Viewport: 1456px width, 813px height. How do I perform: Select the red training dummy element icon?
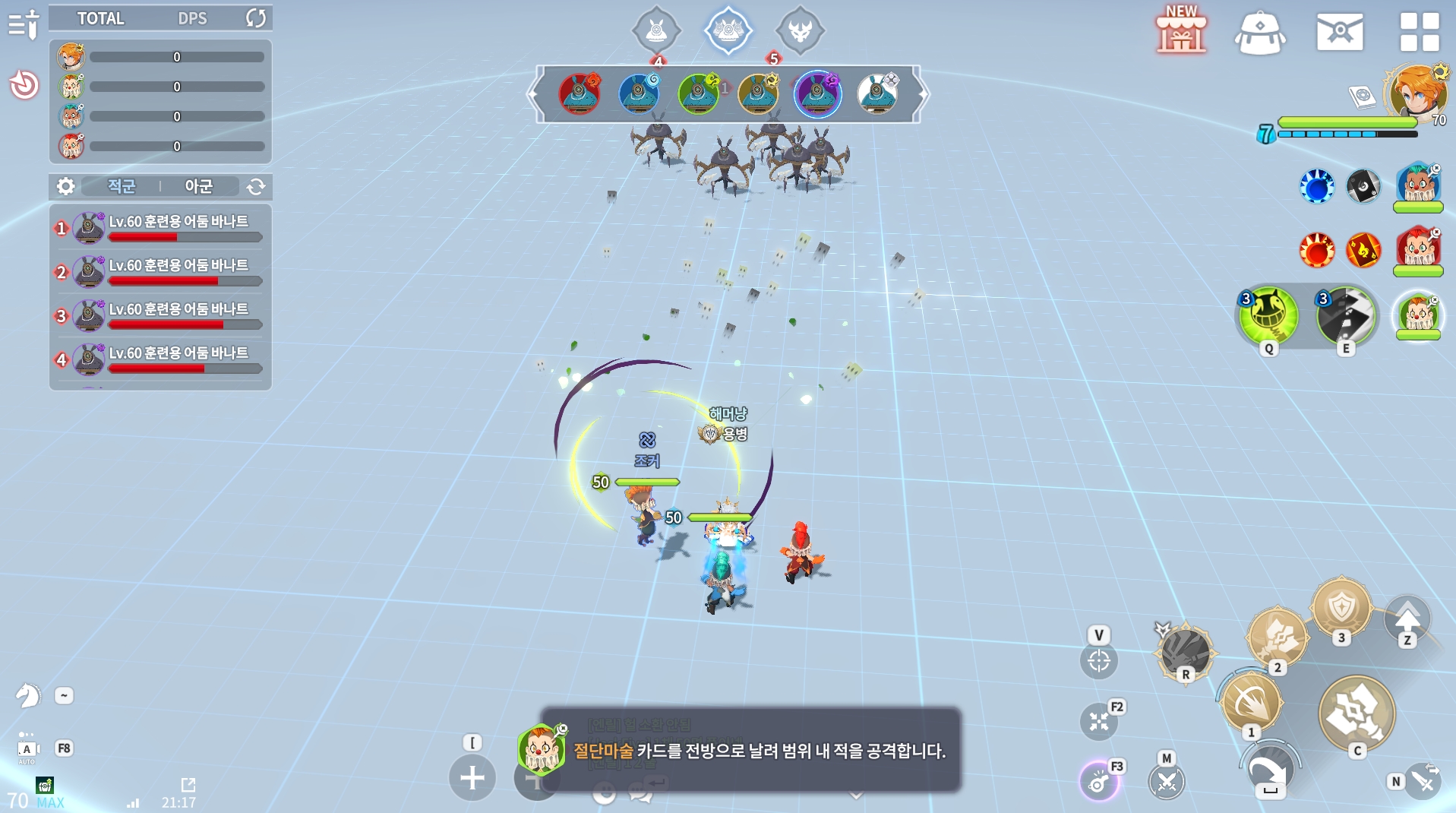(x=580, y=93)
